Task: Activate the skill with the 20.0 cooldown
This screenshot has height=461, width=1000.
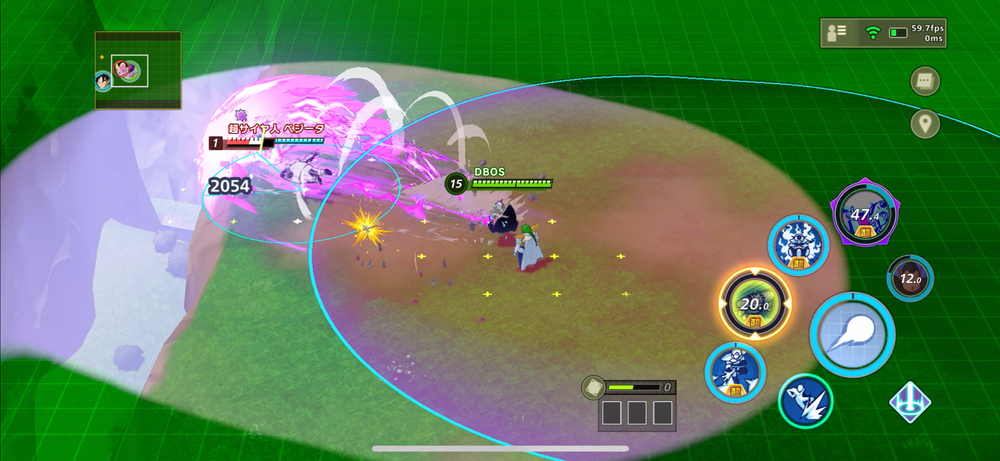Action: pos(755,304)
